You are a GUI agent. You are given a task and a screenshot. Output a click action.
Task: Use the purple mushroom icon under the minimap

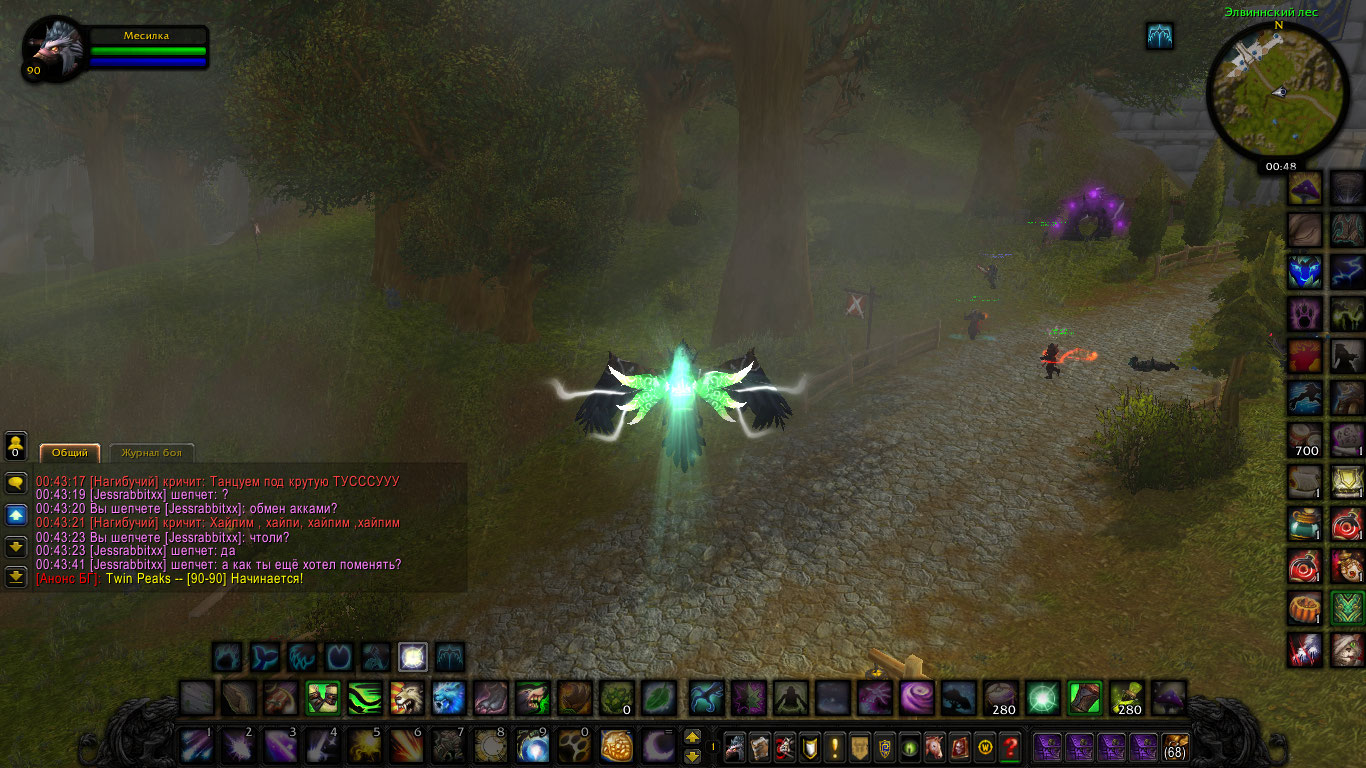pos(1304,188)
